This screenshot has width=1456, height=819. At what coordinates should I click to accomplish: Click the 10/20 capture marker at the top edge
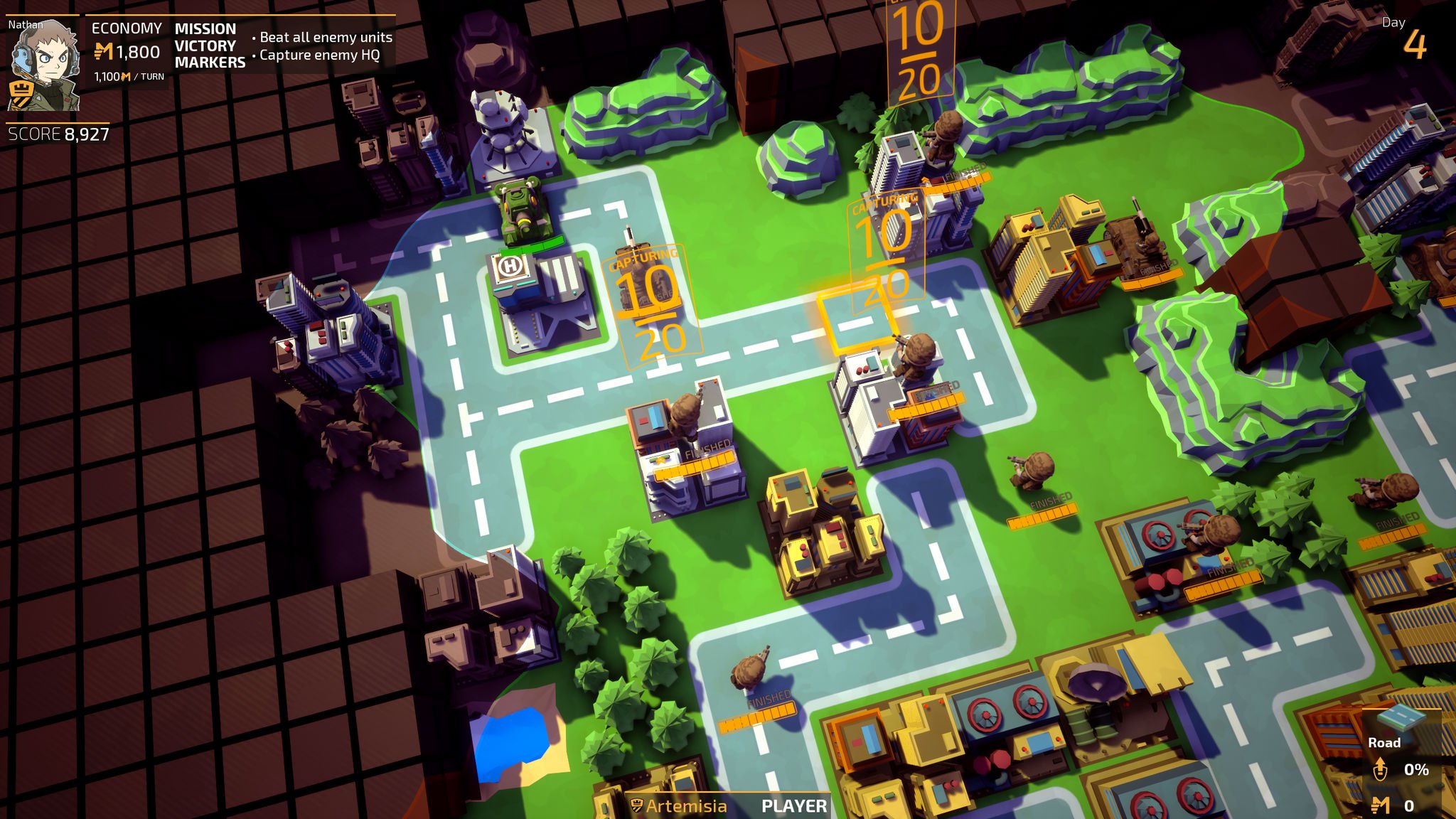point(919,43)
